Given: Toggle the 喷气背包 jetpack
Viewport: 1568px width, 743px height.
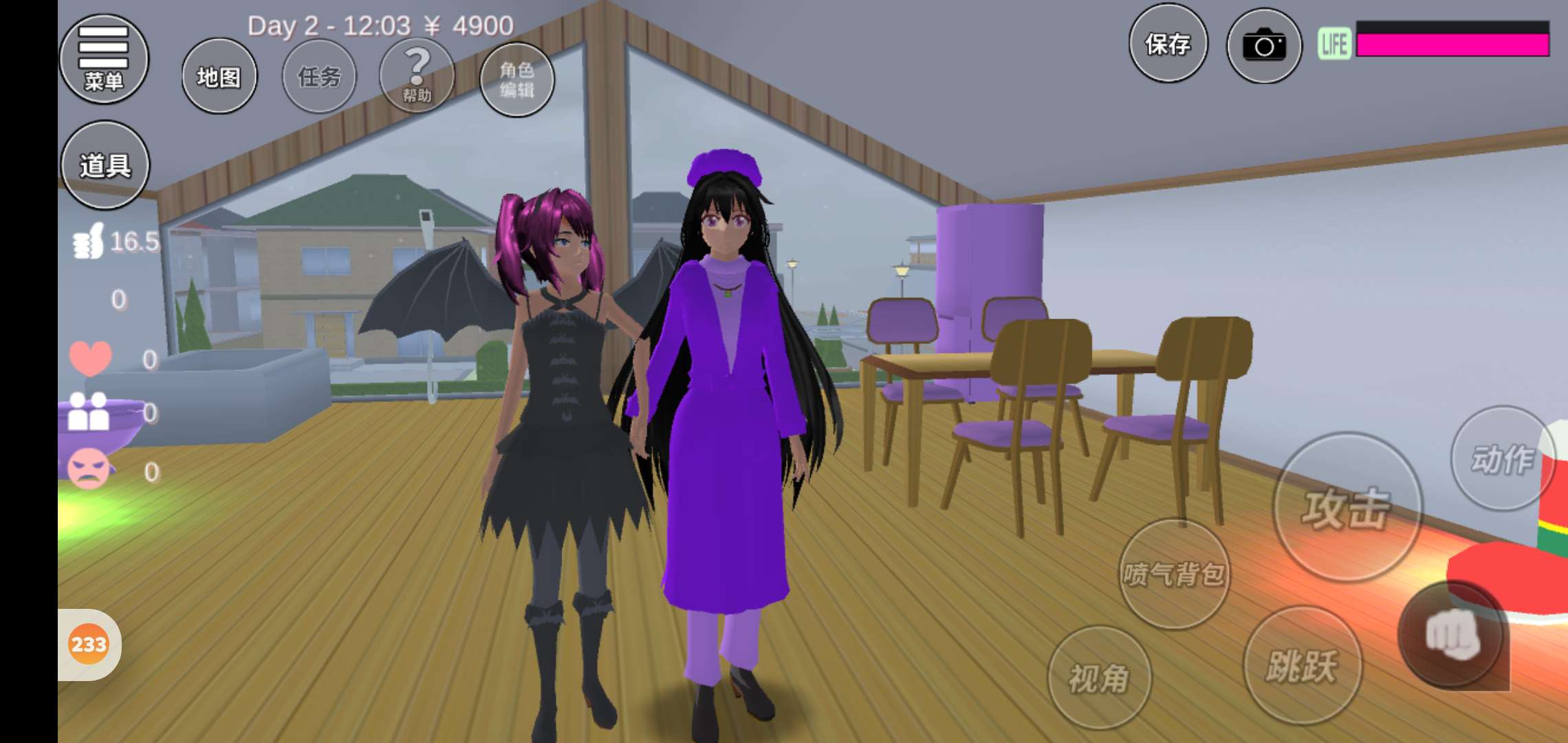Looking at the screenshot, I should click(1174, 573).
